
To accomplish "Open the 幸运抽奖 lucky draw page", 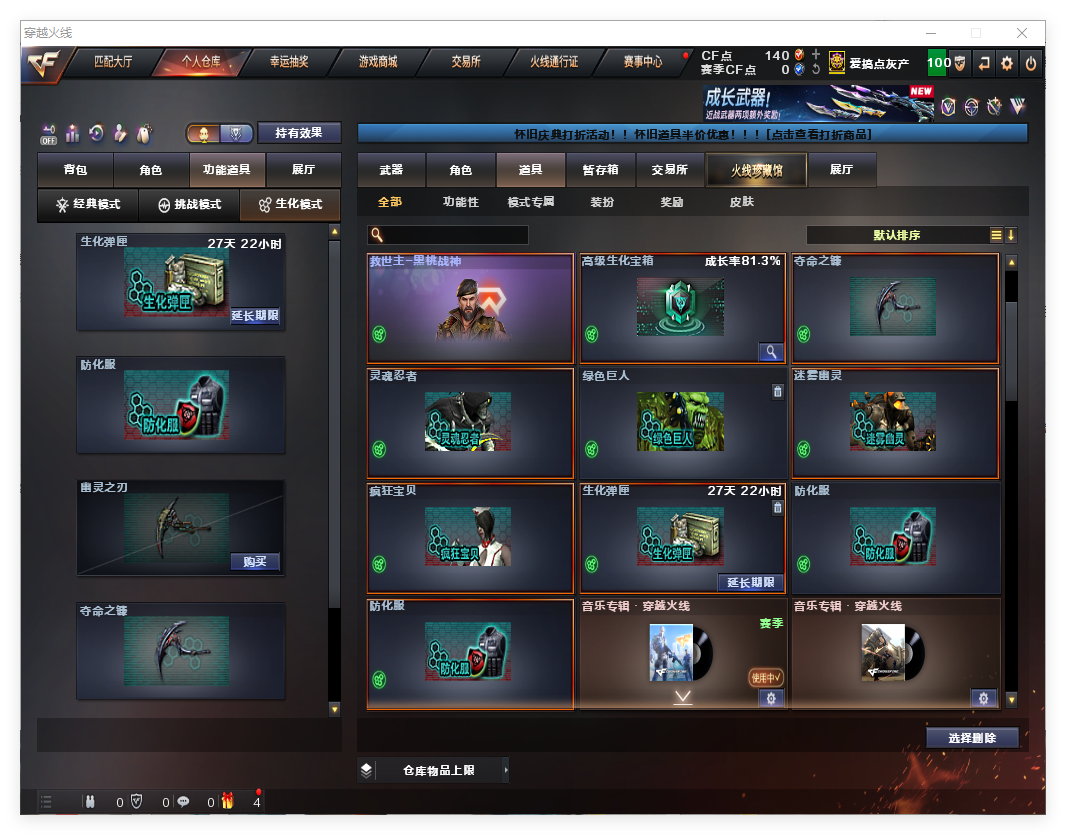I will (x=289, y=62).
